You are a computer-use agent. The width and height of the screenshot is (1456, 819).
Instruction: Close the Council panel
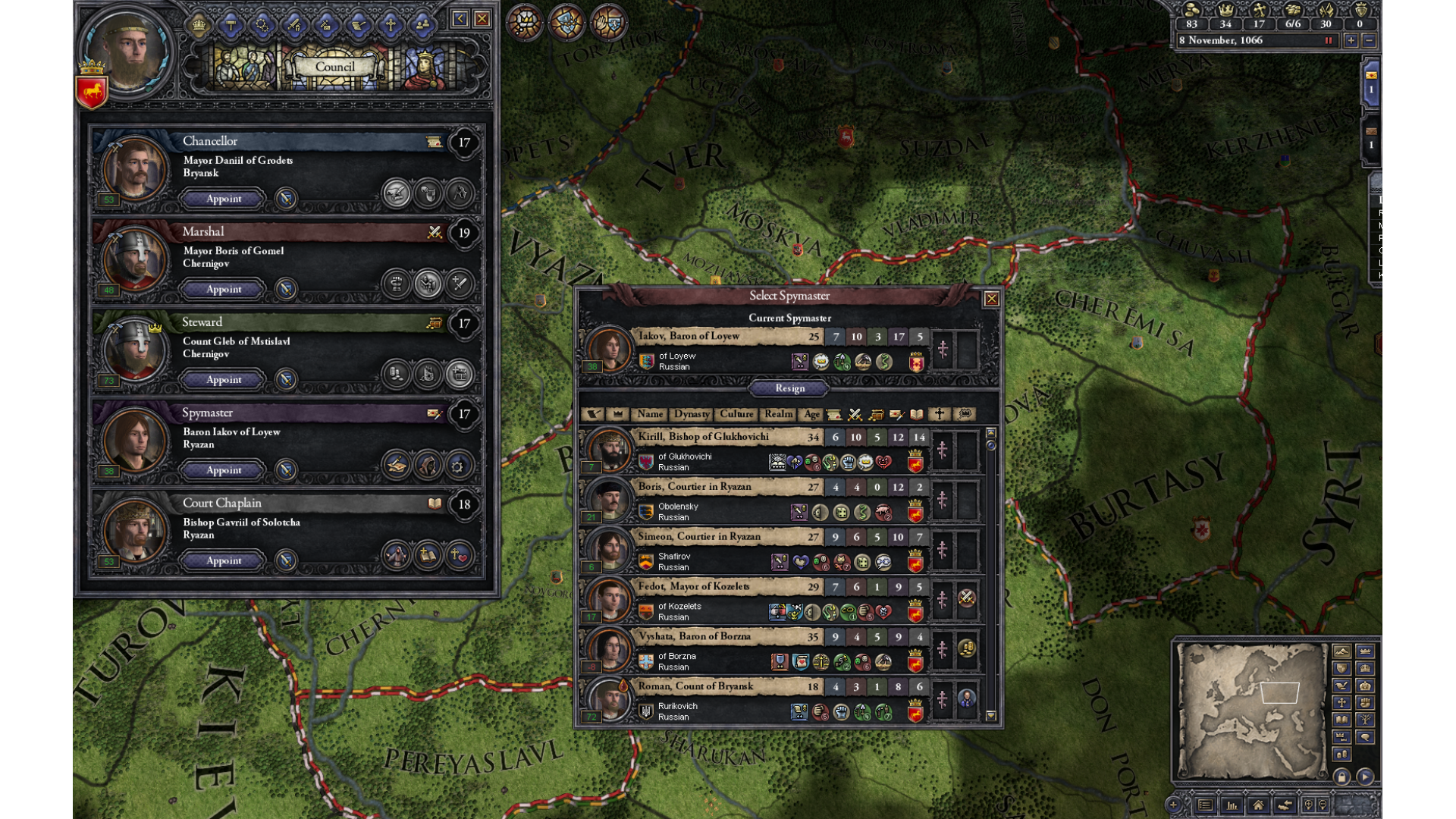coord(482,19)
